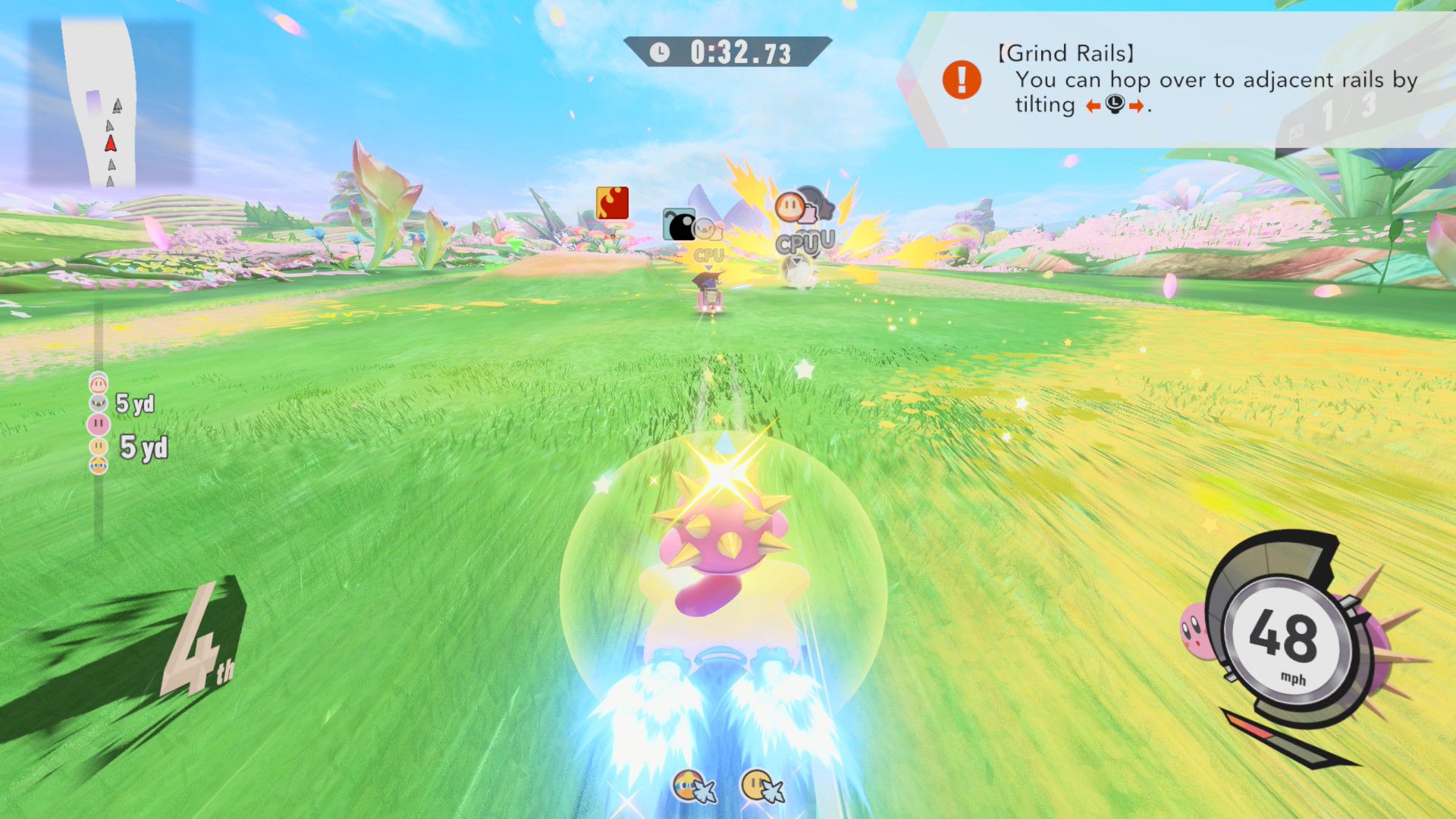Click Waddle Dee's icon in the rank tracker
The width and height of the screenshot is (1456, 819).
(x=99, y=383)
